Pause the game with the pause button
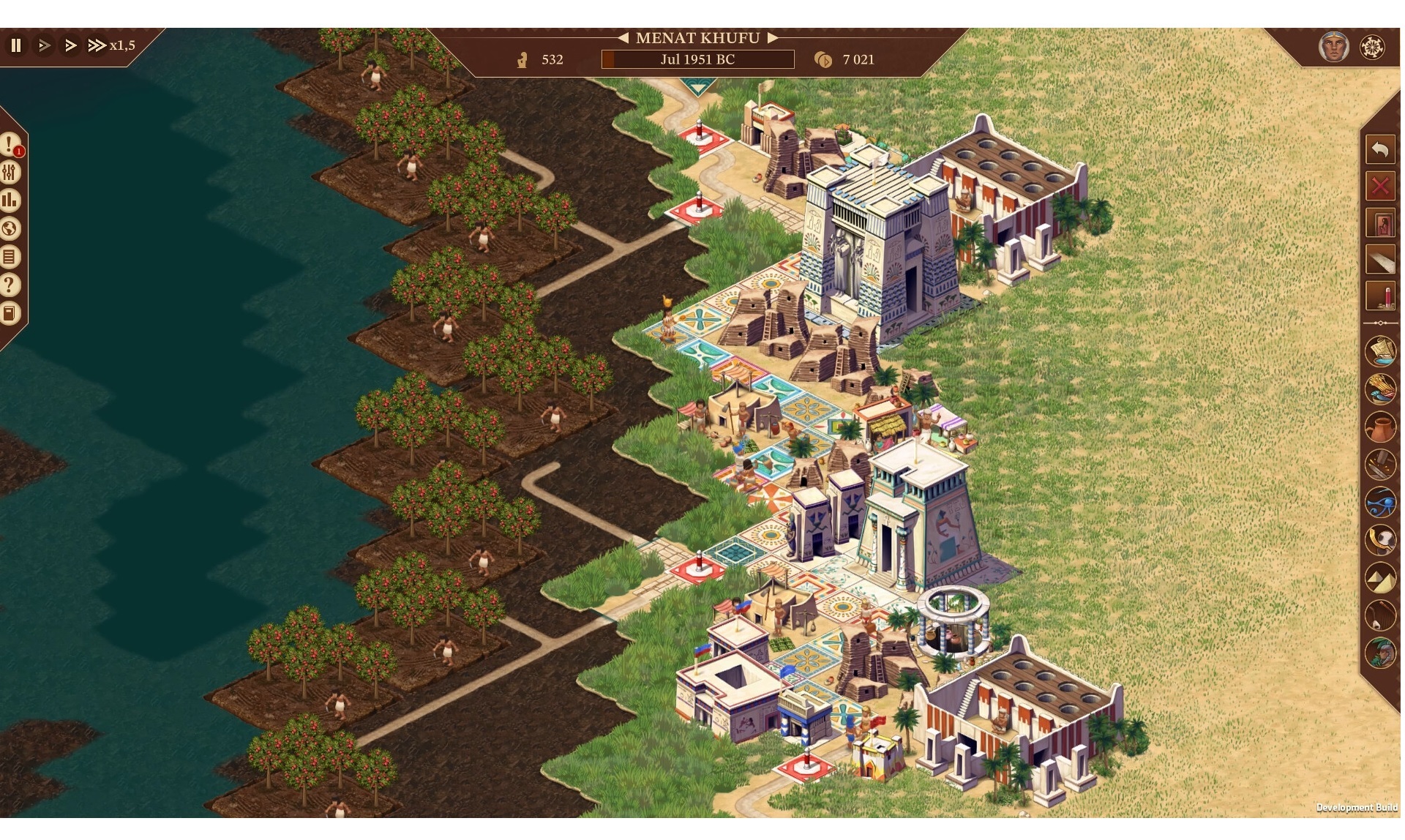The width and height of the screenshot is (1405, 840). 16,45
